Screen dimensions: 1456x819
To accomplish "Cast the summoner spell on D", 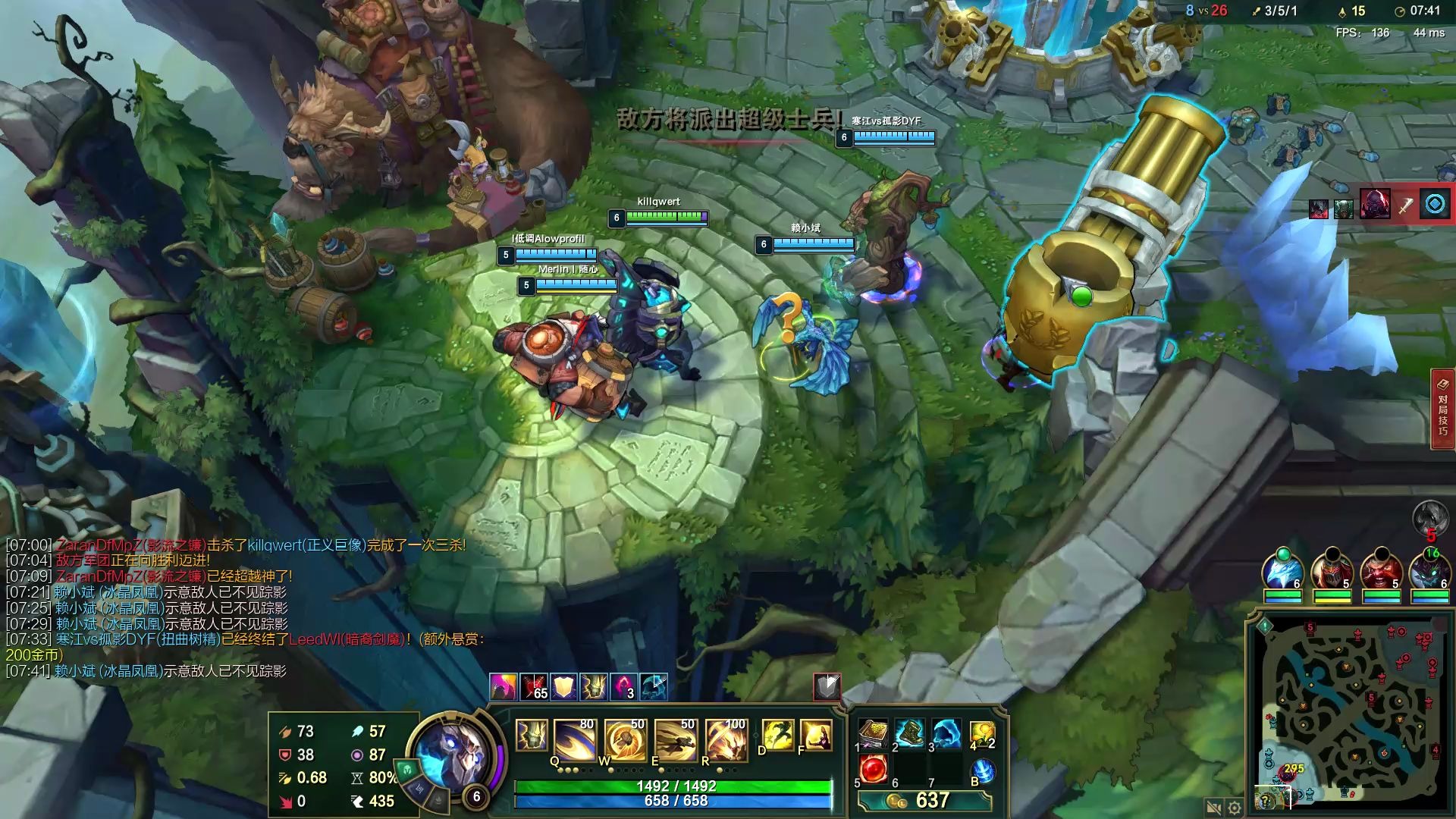I will 777,735.
